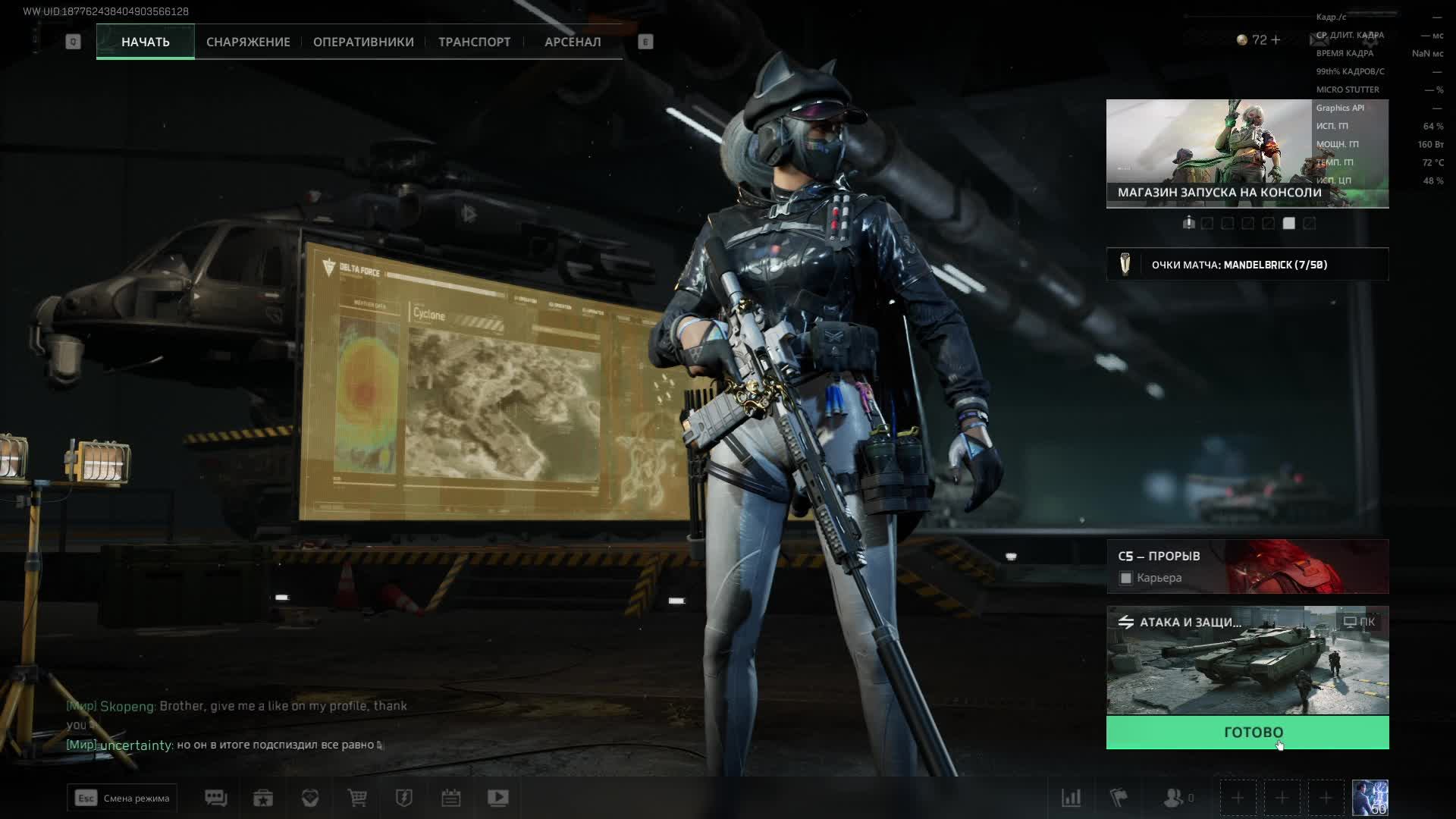
Task: Open the lightning shield icon
Action: point(404,798)
